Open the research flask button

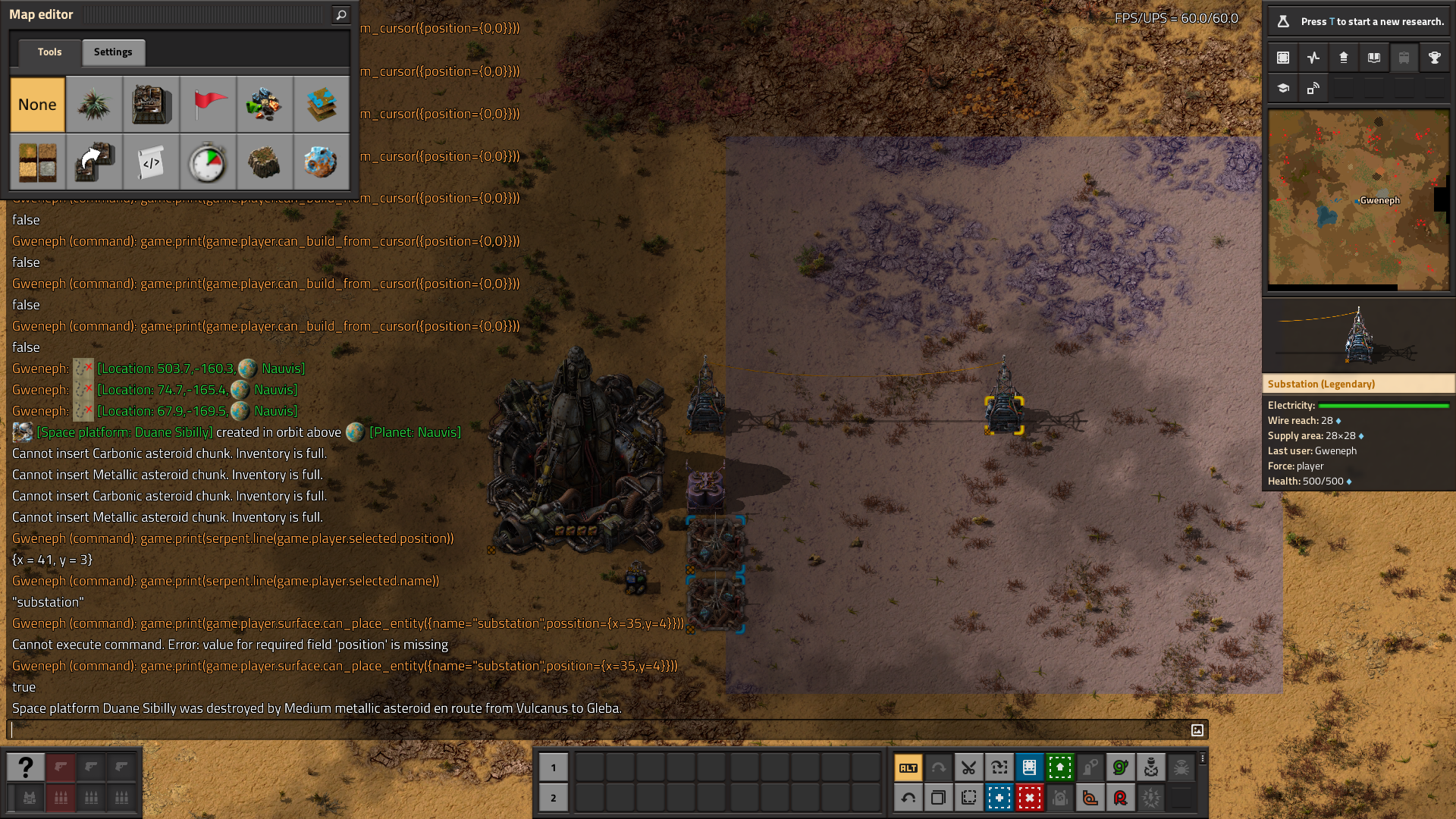pos(1283,21)
